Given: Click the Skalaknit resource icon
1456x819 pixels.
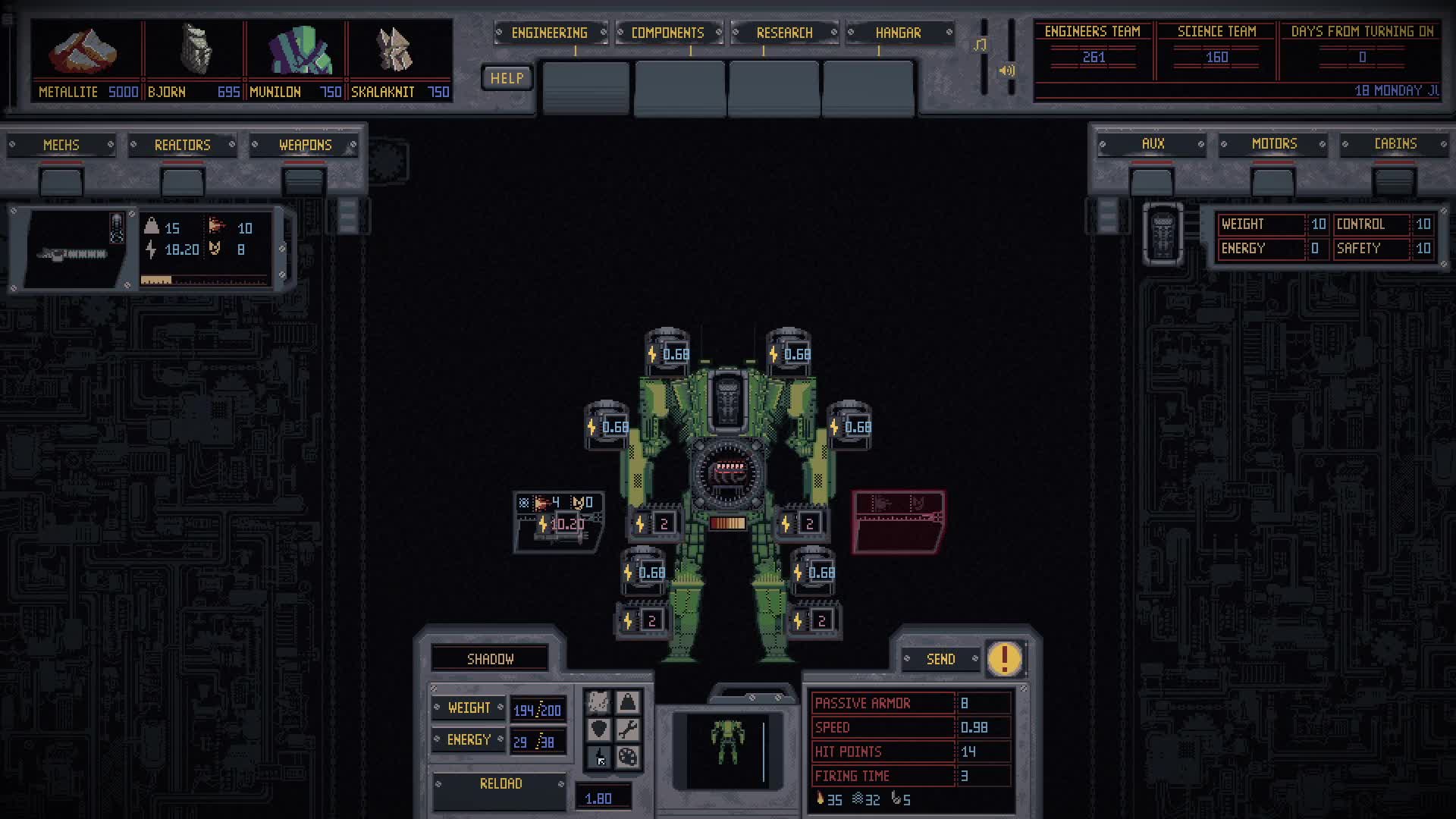Looking at the screenshot, I should point(393,49).
